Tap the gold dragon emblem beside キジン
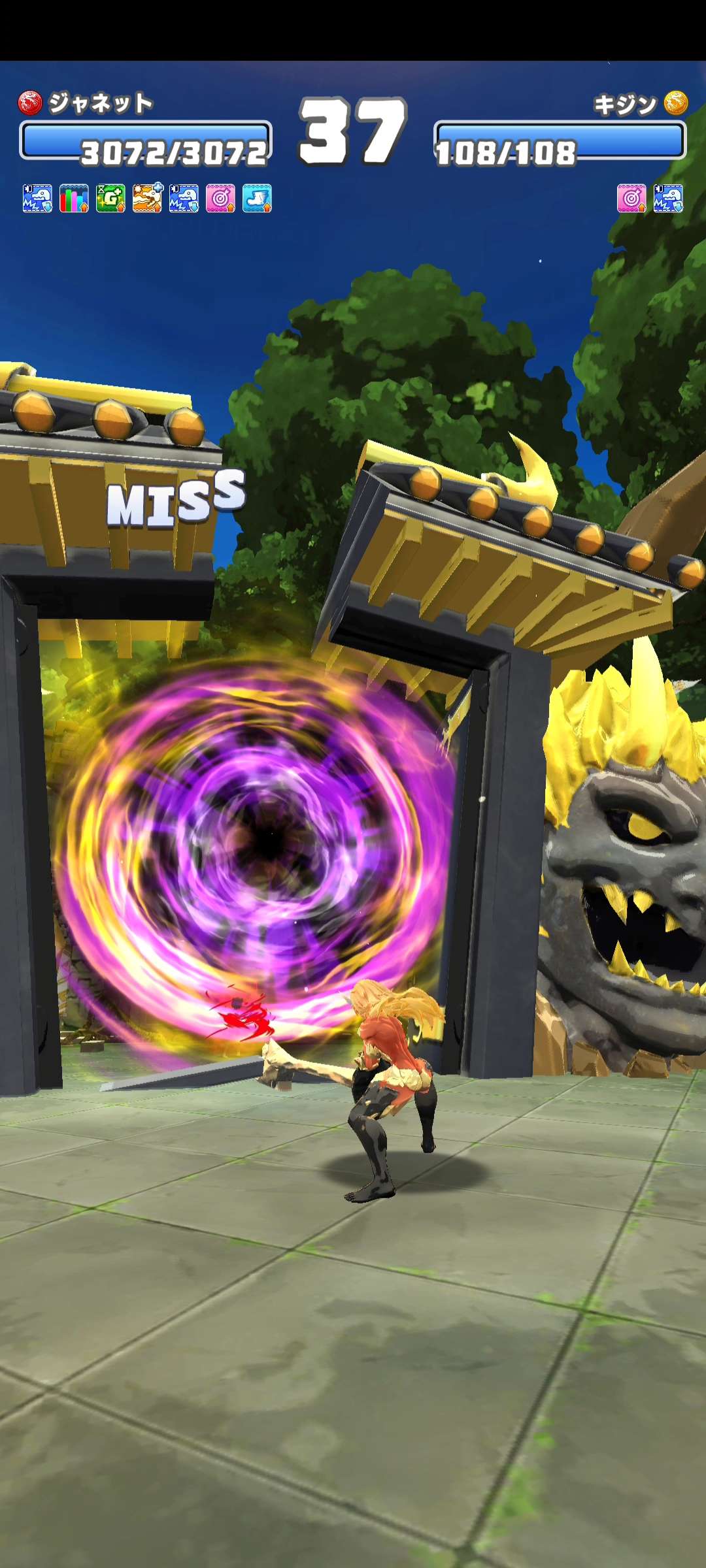 pos(676,103)
